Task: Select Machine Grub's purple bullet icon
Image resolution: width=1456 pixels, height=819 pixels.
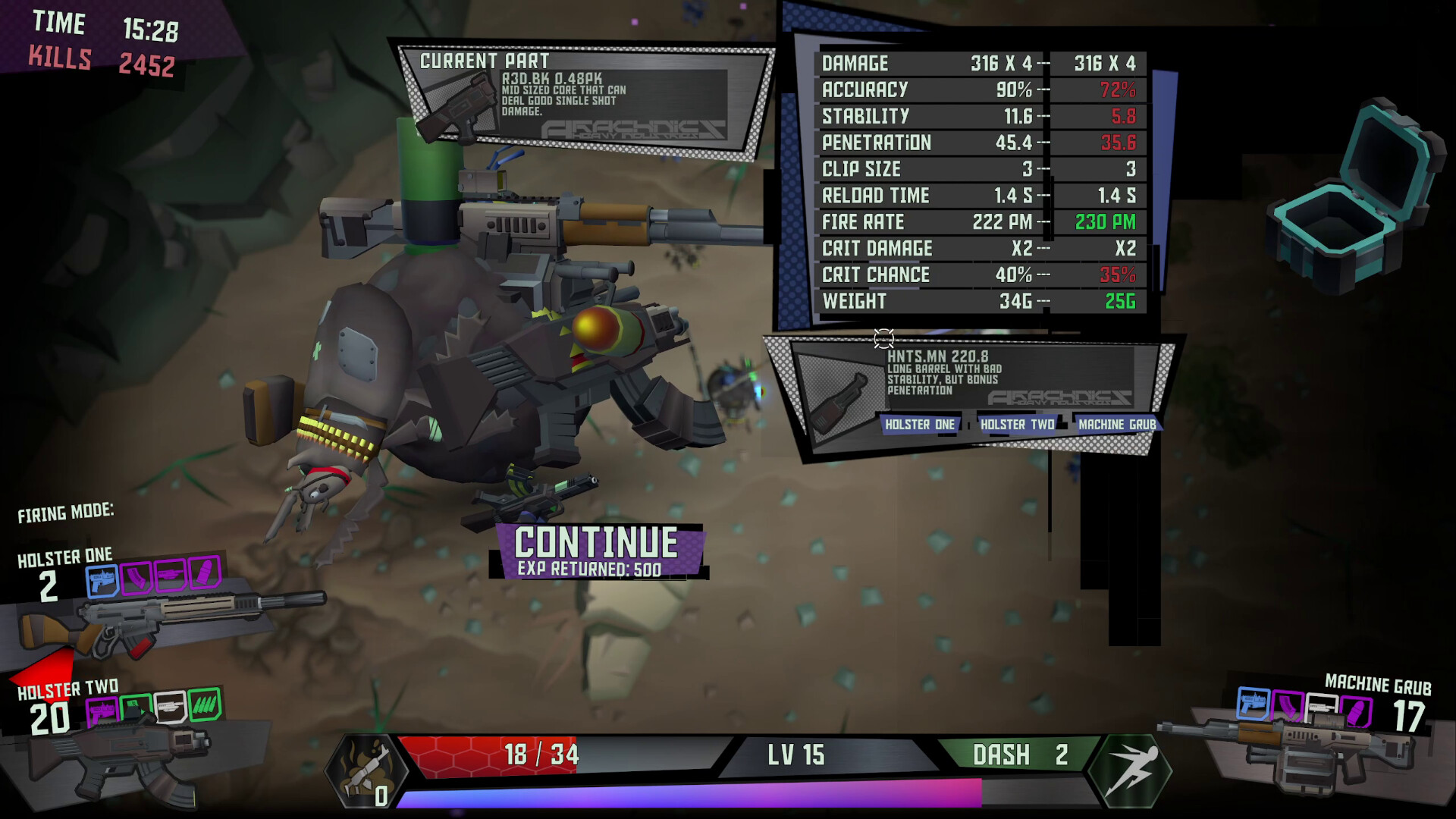Action: (1355, 713)
